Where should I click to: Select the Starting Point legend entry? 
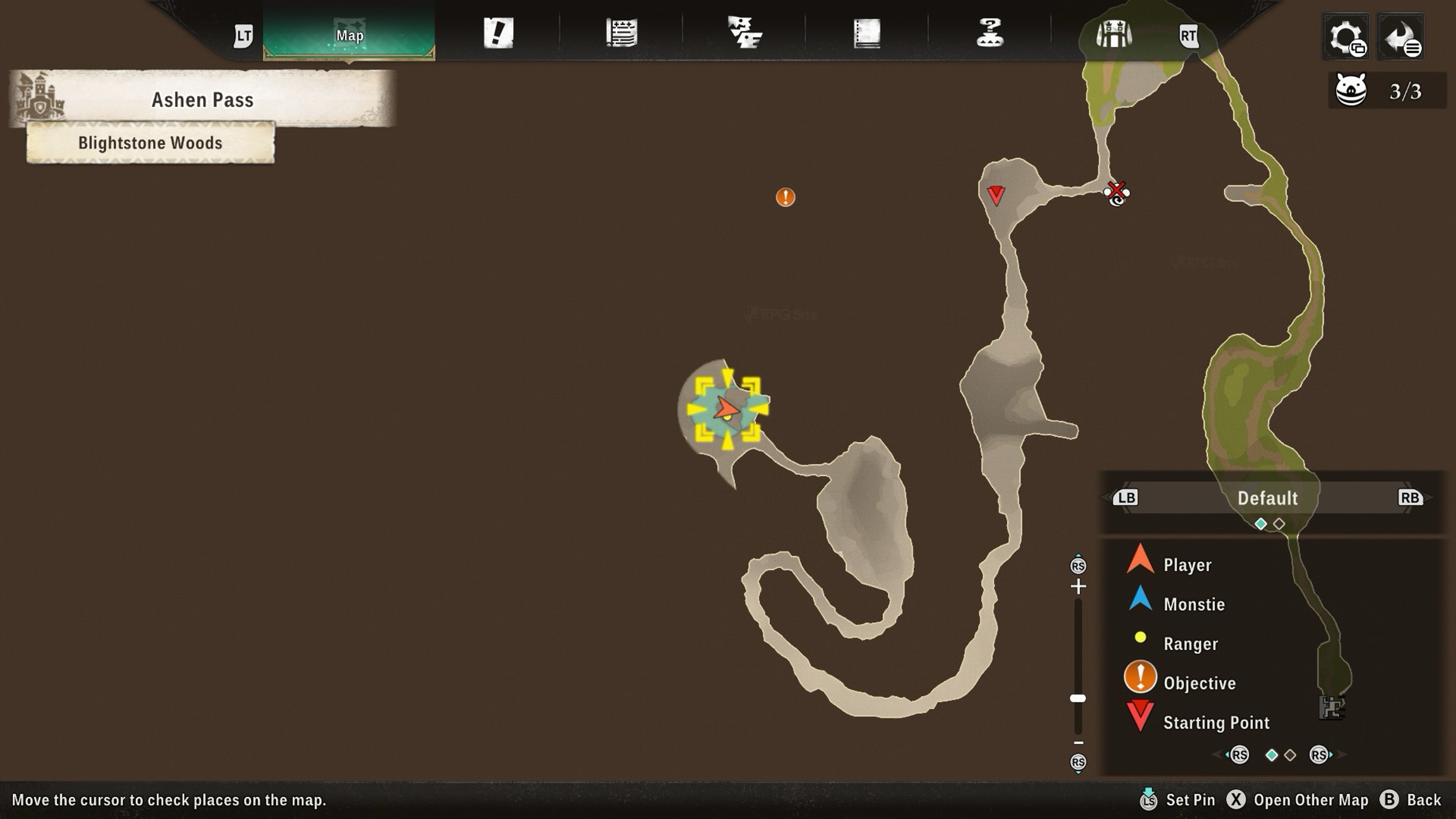[1216, 722]
